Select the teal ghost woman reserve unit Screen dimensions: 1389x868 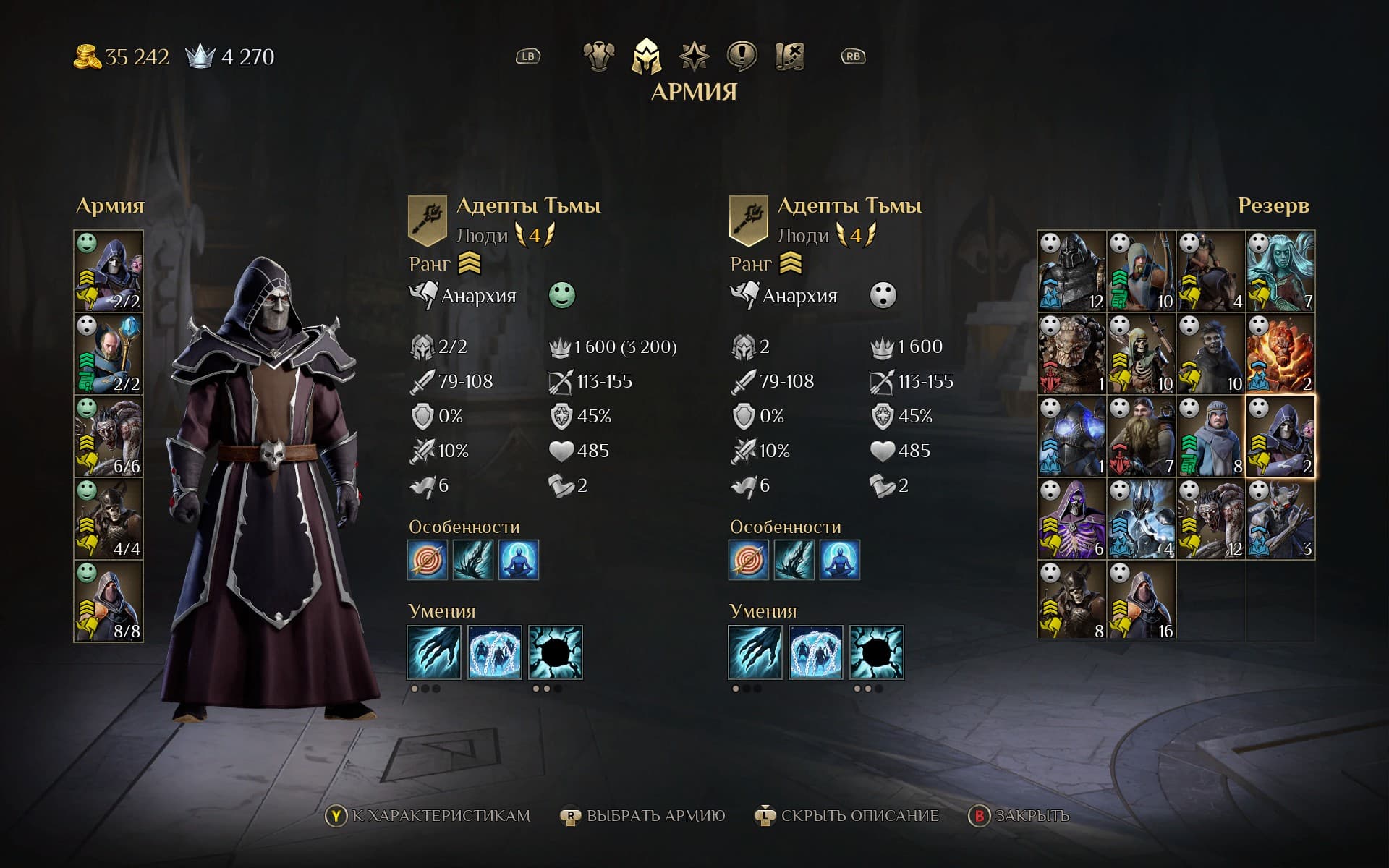click(x=1280, y=271)
